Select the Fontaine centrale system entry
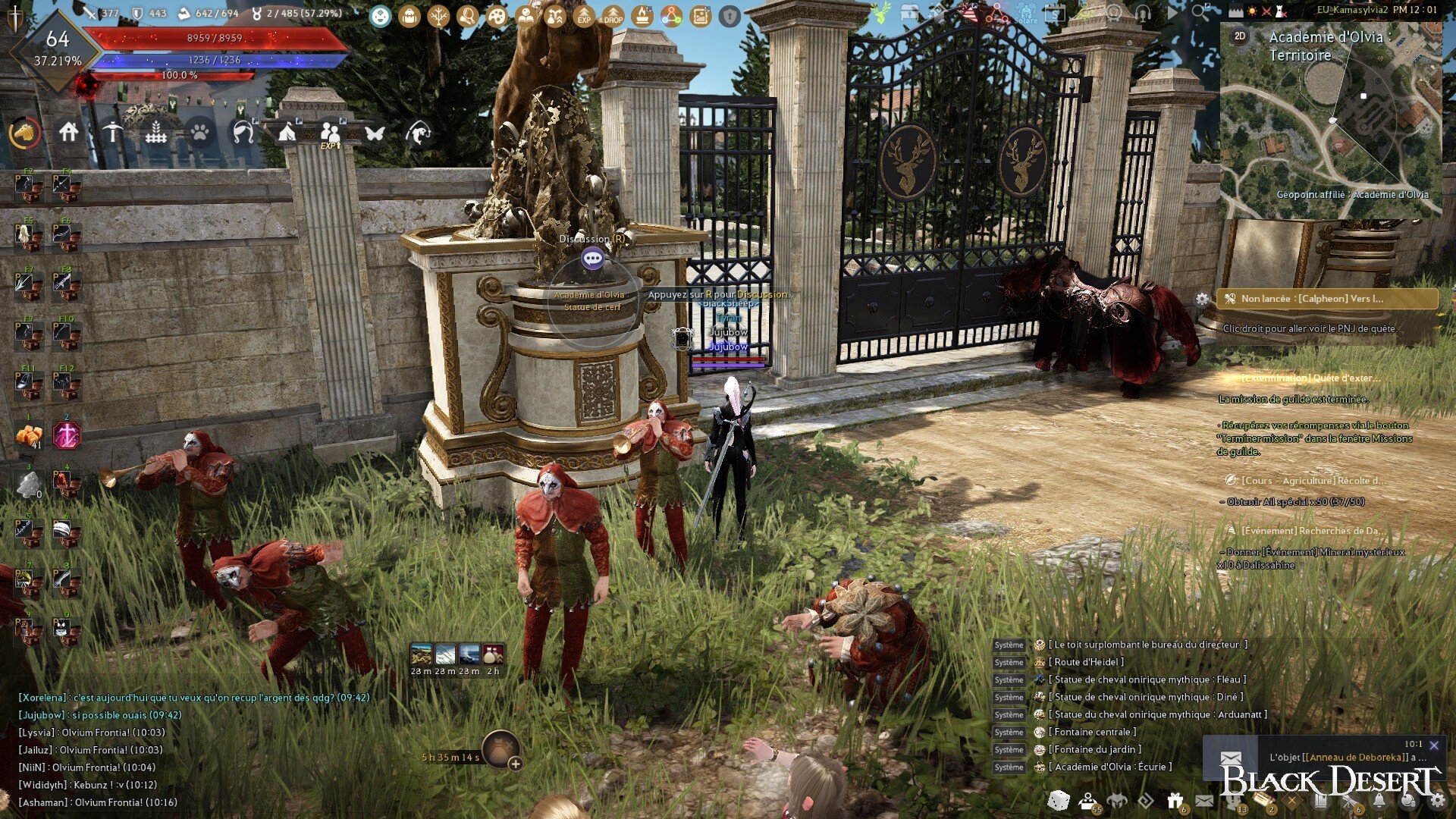This screenshot has height=819, width=1456. pyautogui.click(x=1095, y=732)
